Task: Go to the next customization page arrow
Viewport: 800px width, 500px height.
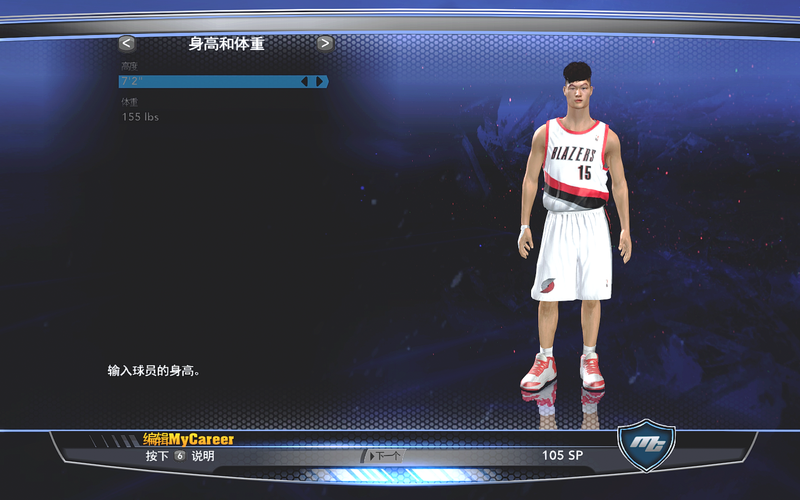Action: [325, 43]
